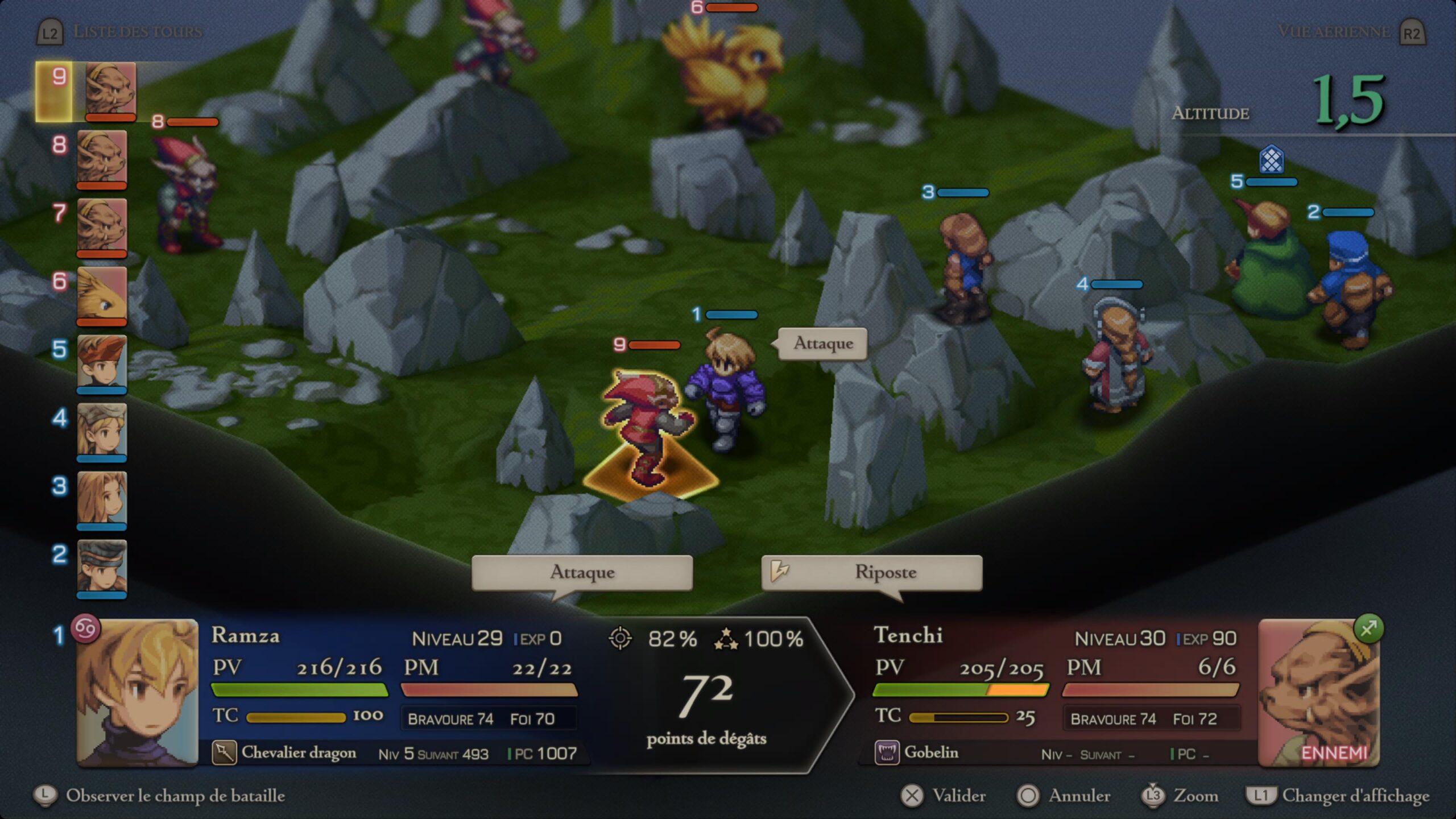Select the turn 8 goblin portrait
This screenshot has width=1456, height=819.
coord(102,158)
